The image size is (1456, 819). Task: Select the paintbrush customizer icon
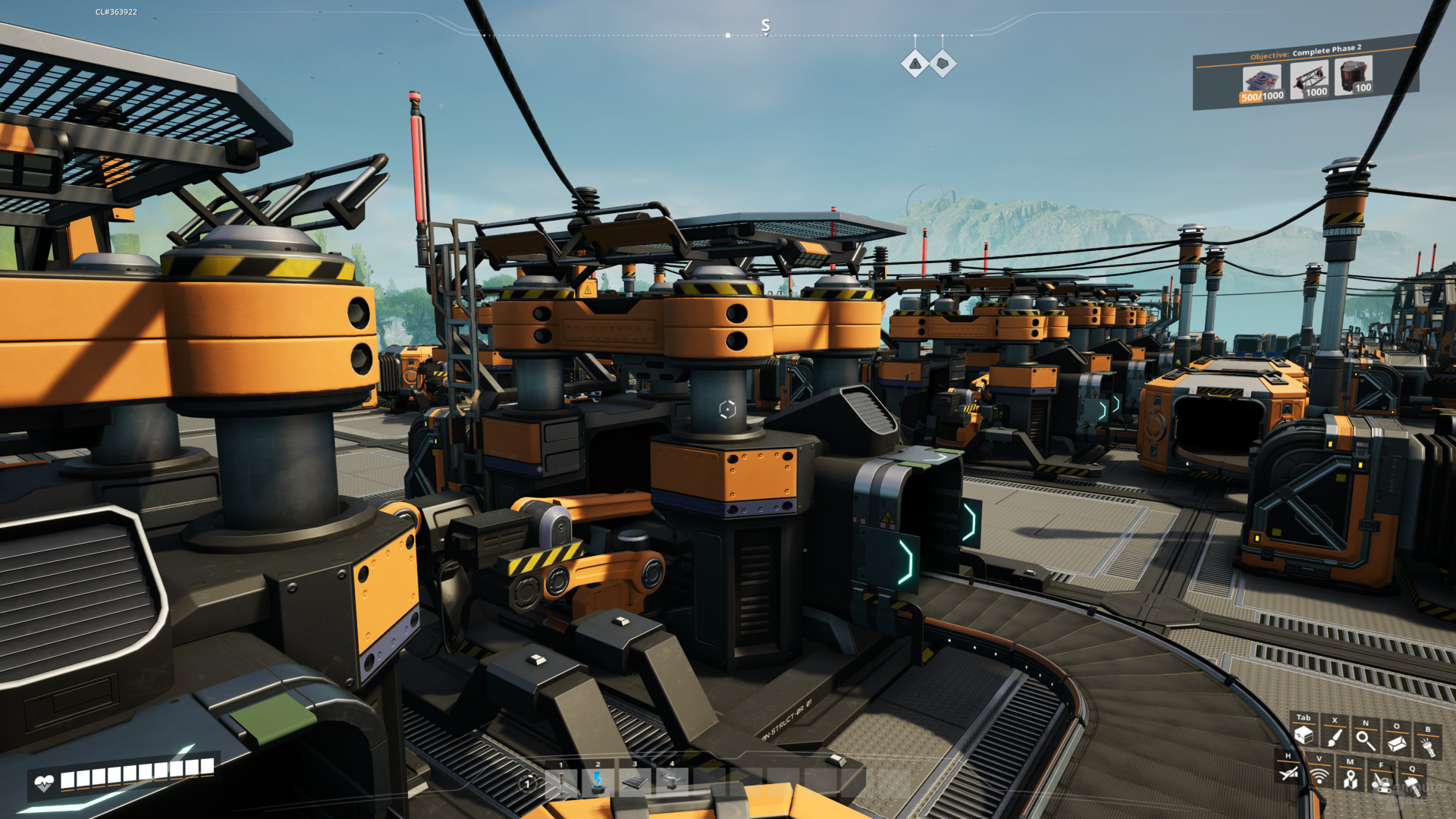[1335, 737]
